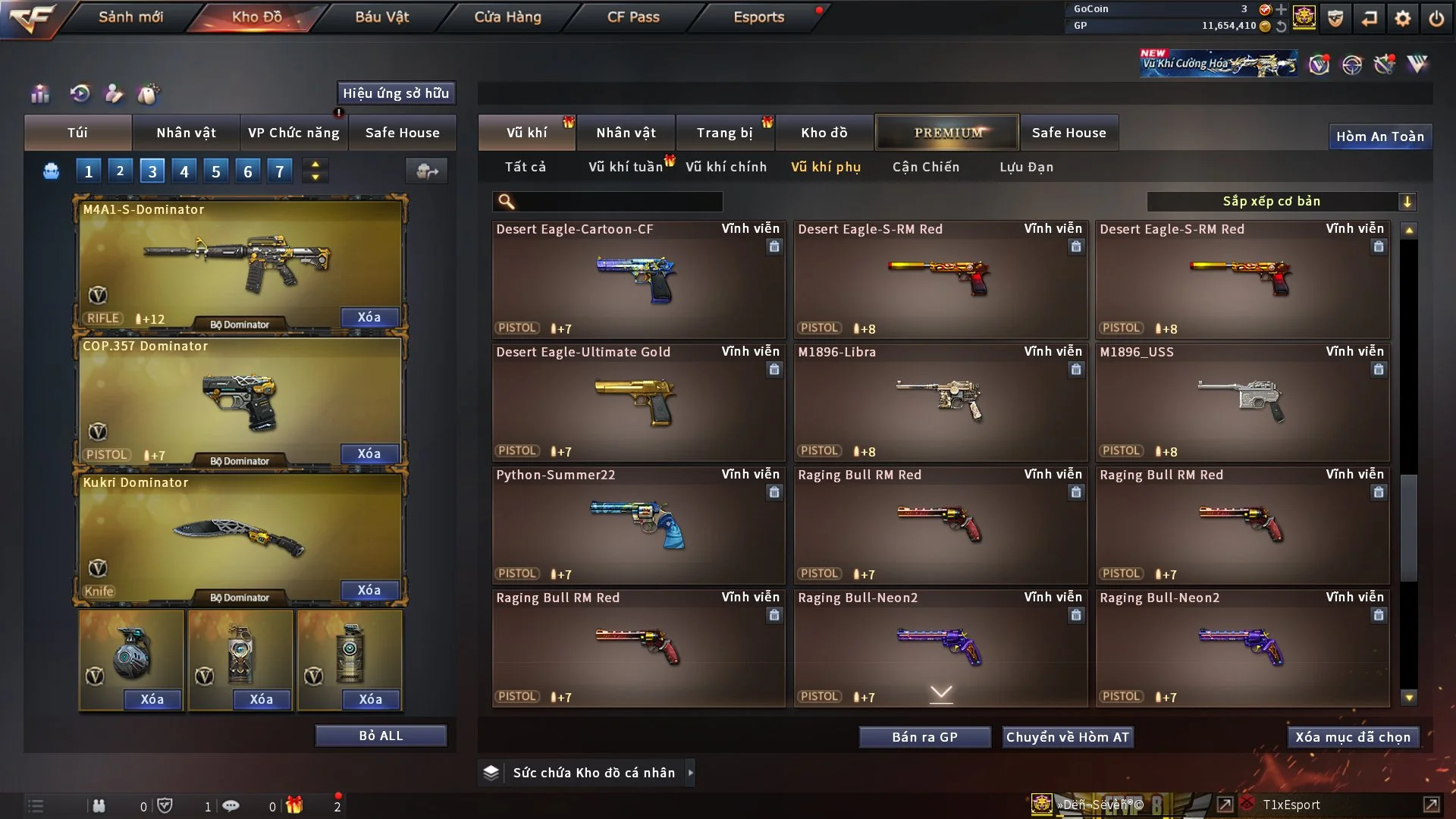Image resolution: width=1456 pixels, height=819 pixels.
Task: Open the gear settings icon
Action: (x=1402, y=18)
